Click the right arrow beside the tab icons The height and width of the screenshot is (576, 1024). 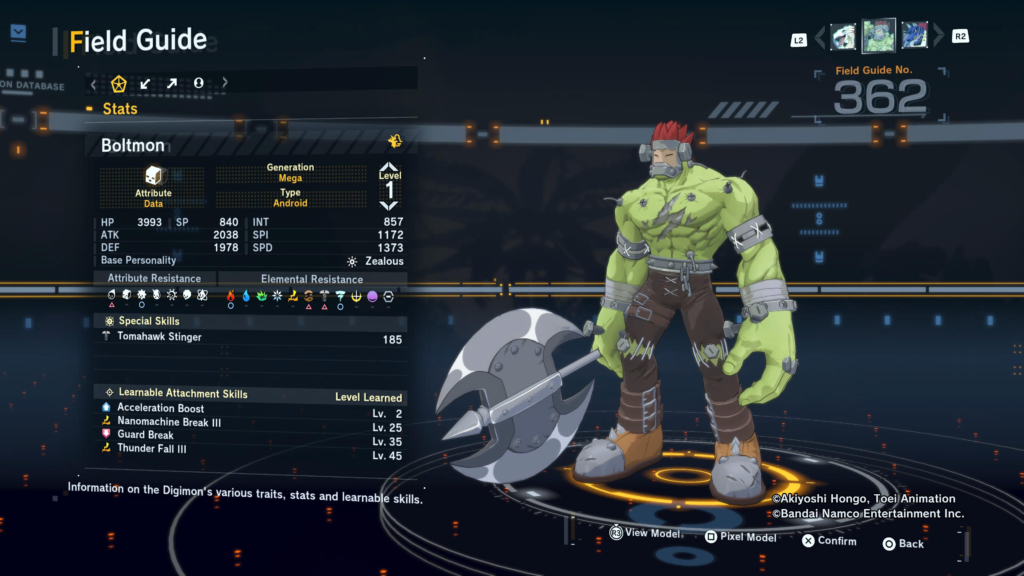pos(225,84)
